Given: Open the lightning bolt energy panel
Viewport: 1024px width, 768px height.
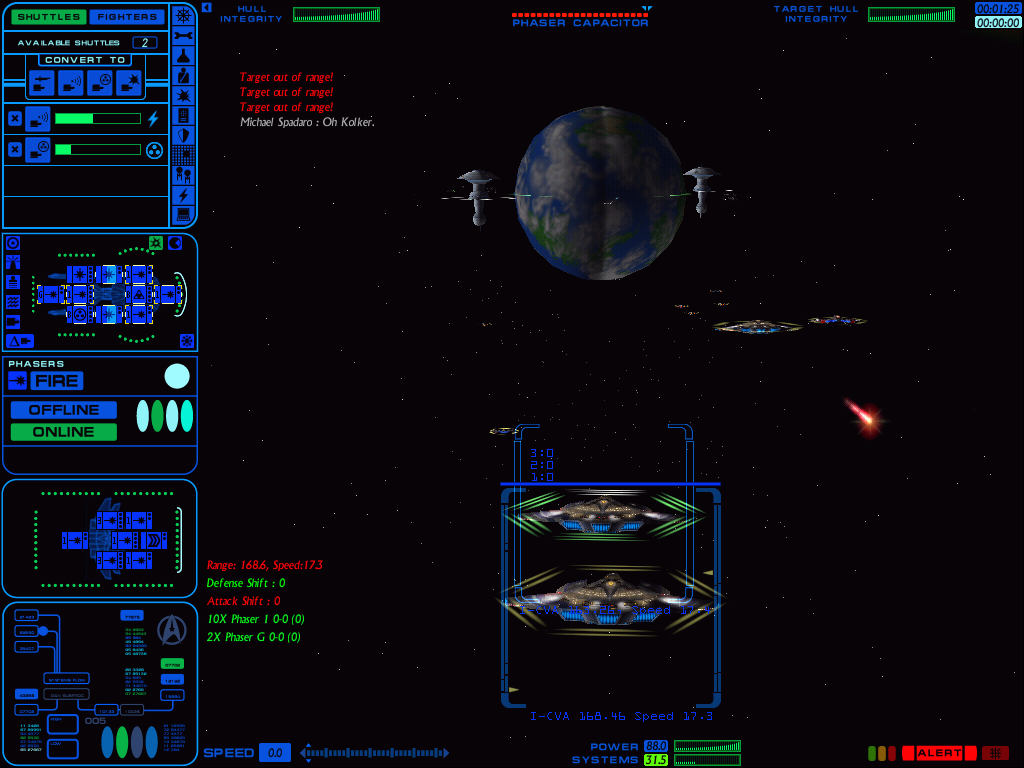Looking at the screenshot, I should 183,195.
